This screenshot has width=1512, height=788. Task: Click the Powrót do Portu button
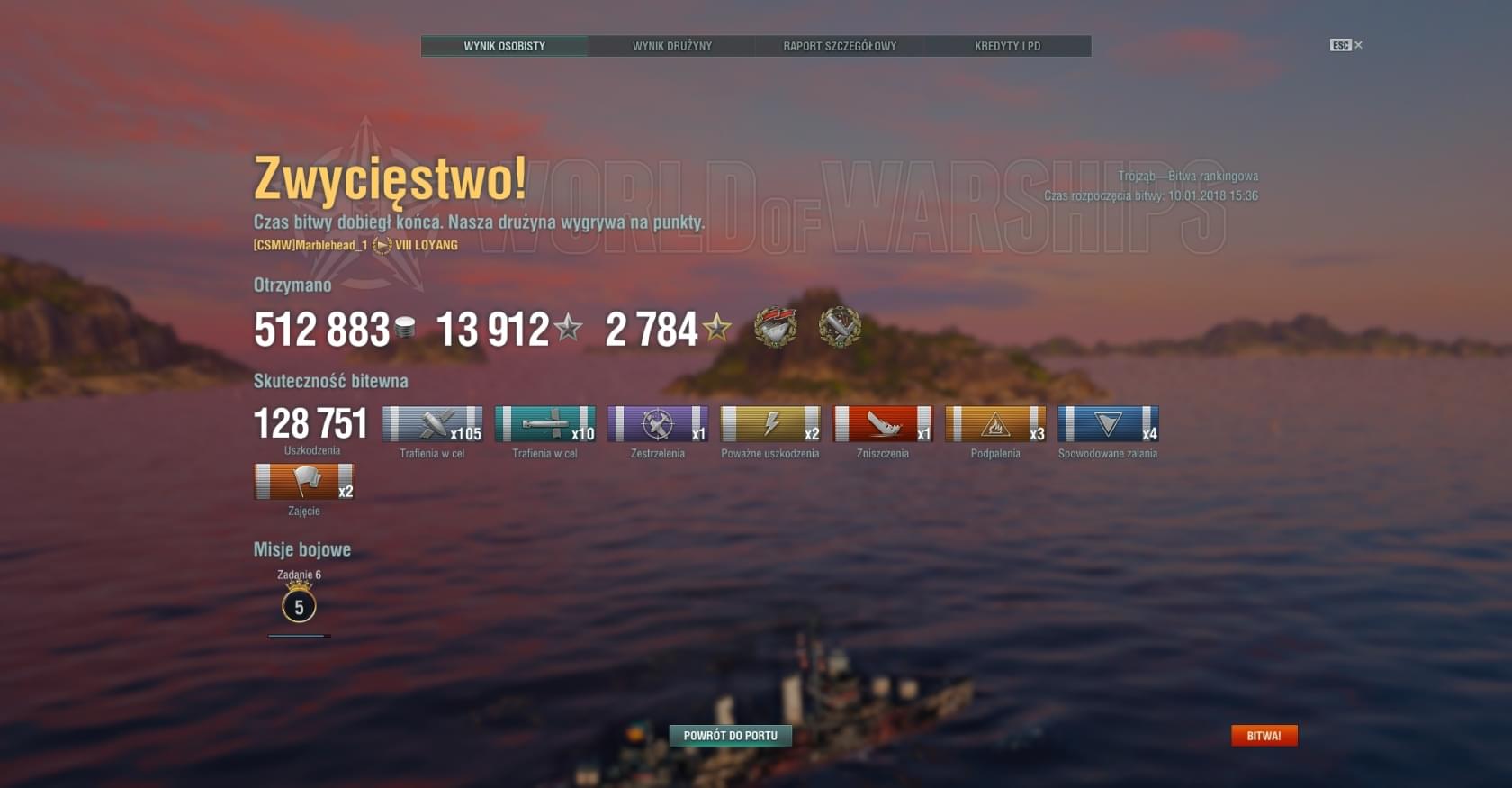tap(730, 736)
